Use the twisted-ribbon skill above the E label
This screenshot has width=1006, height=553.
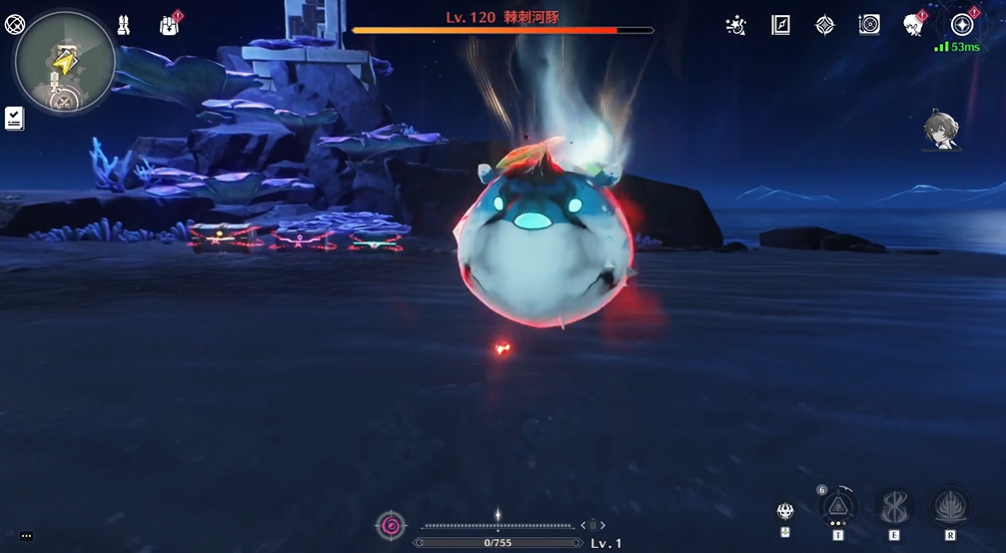pos(894,507)
